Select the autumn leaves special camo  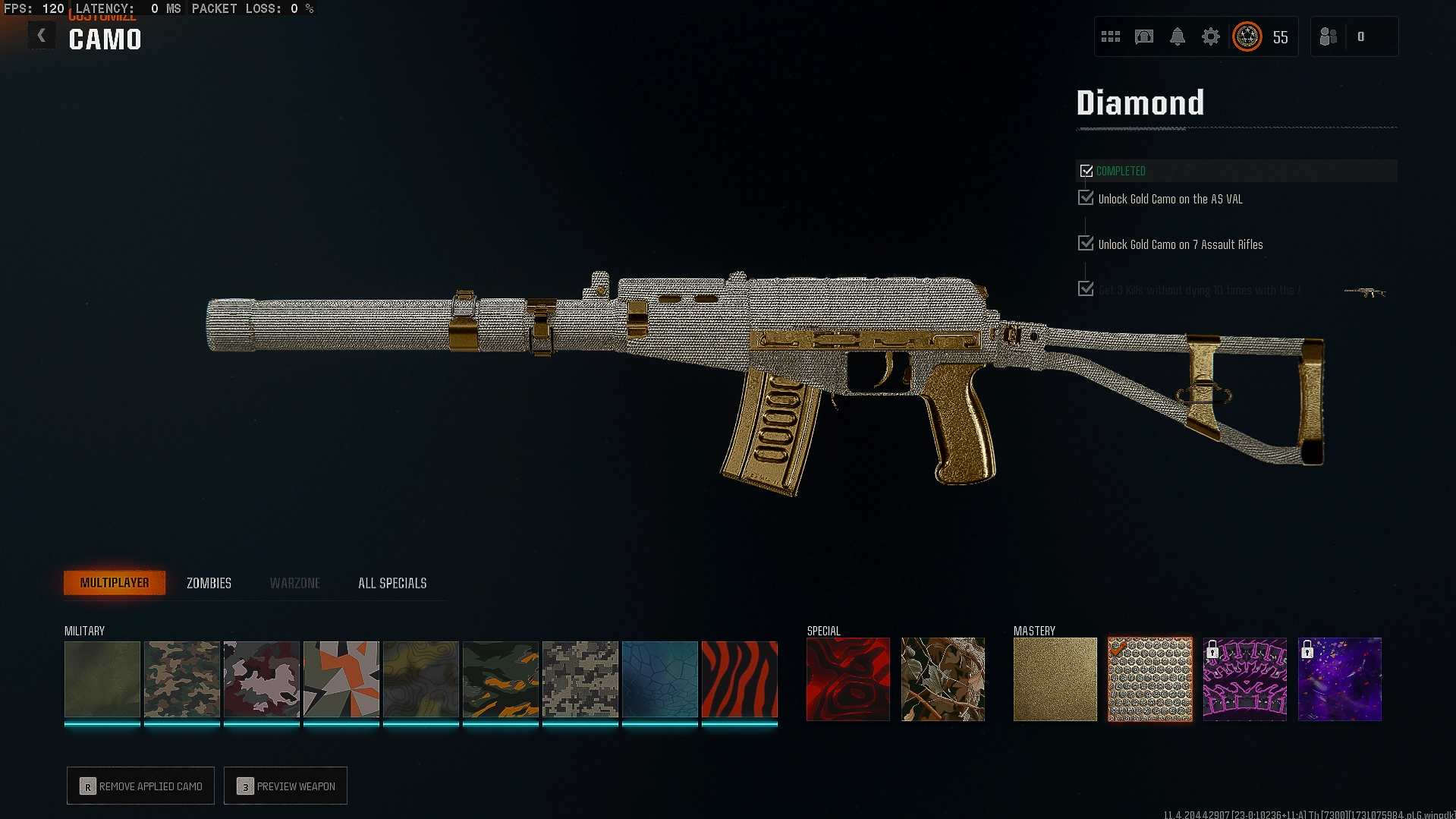point(942,679)
